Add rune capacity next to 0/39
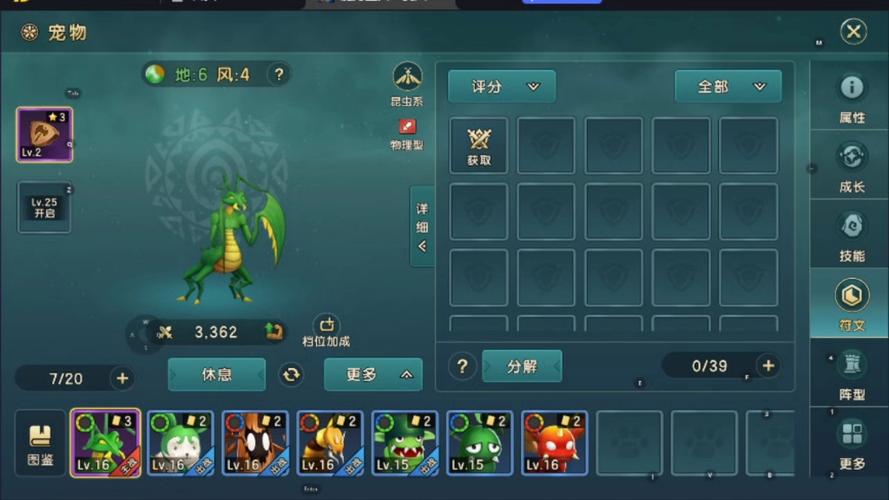 click(x=768, y=366)
